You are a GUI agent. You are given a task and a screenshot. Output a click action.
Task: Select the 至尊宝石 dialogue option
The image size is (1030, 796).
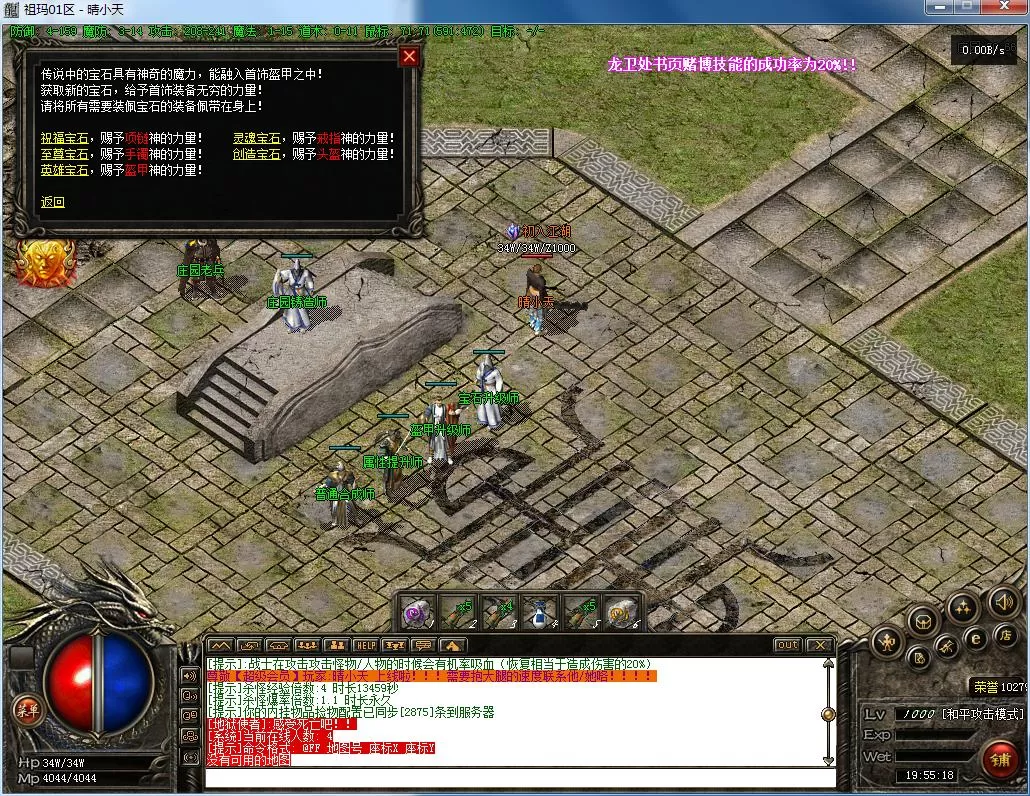(x=64, y=154)
